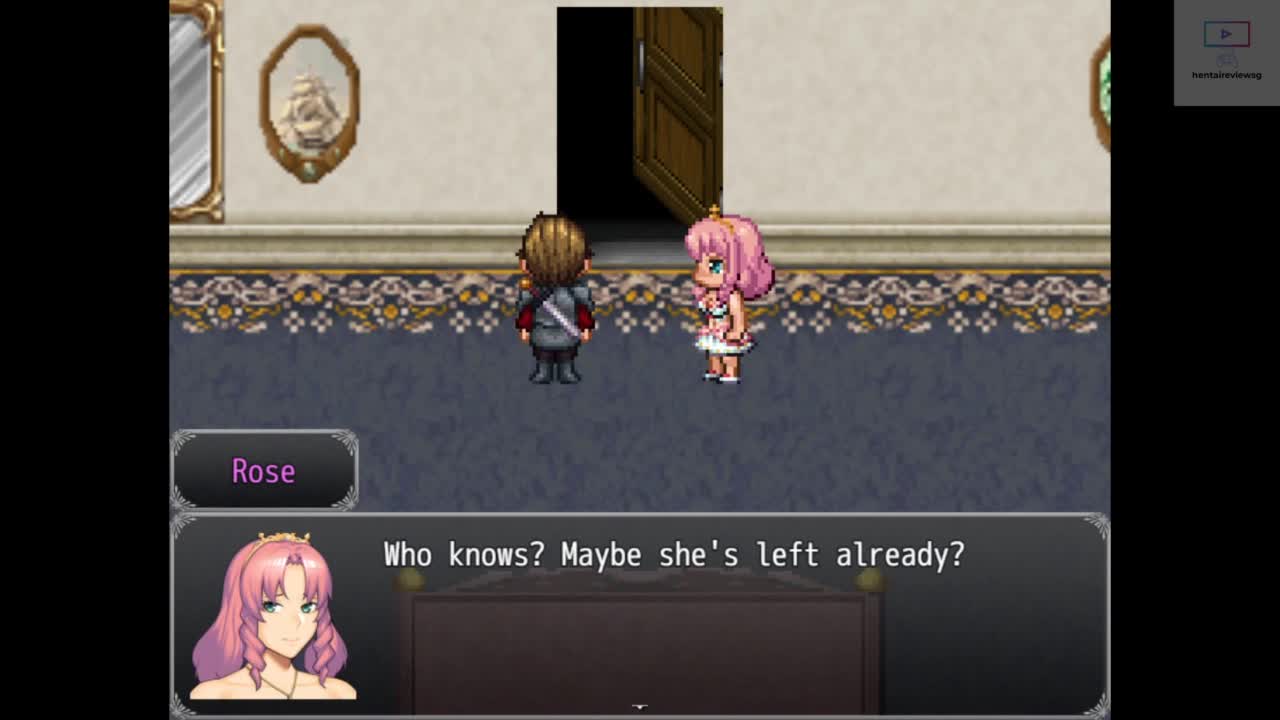1280x720 pixels.
Task: Click the dialogue continue arrow indicator
Action: pos(640,707)
